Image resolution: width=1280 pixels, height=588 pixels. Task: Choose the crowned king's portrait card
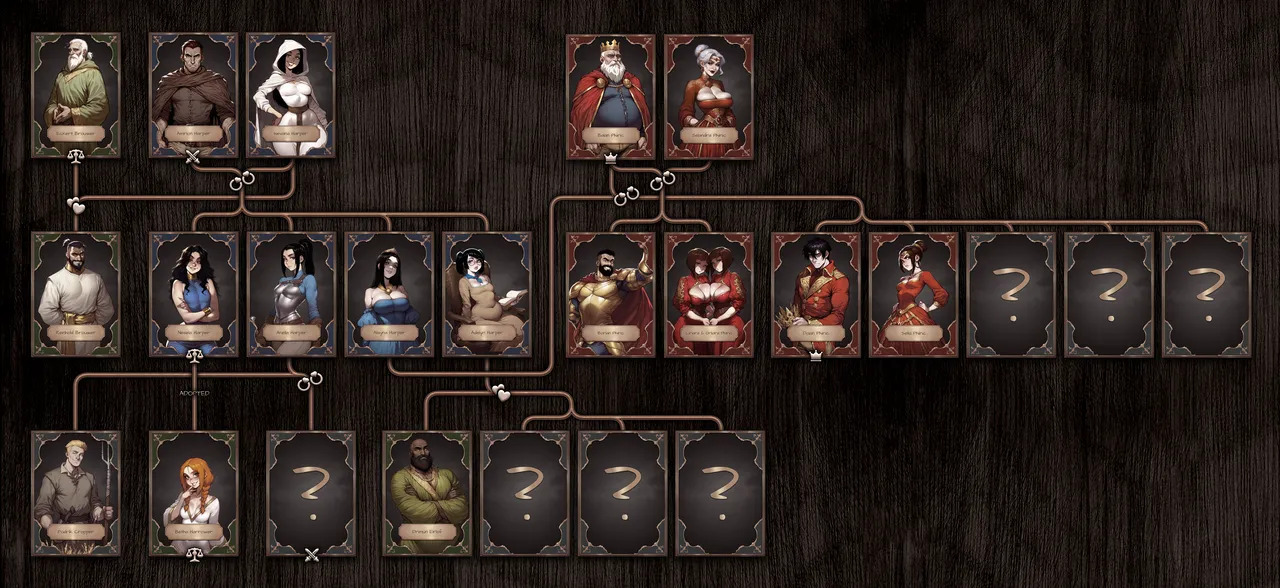610,96
